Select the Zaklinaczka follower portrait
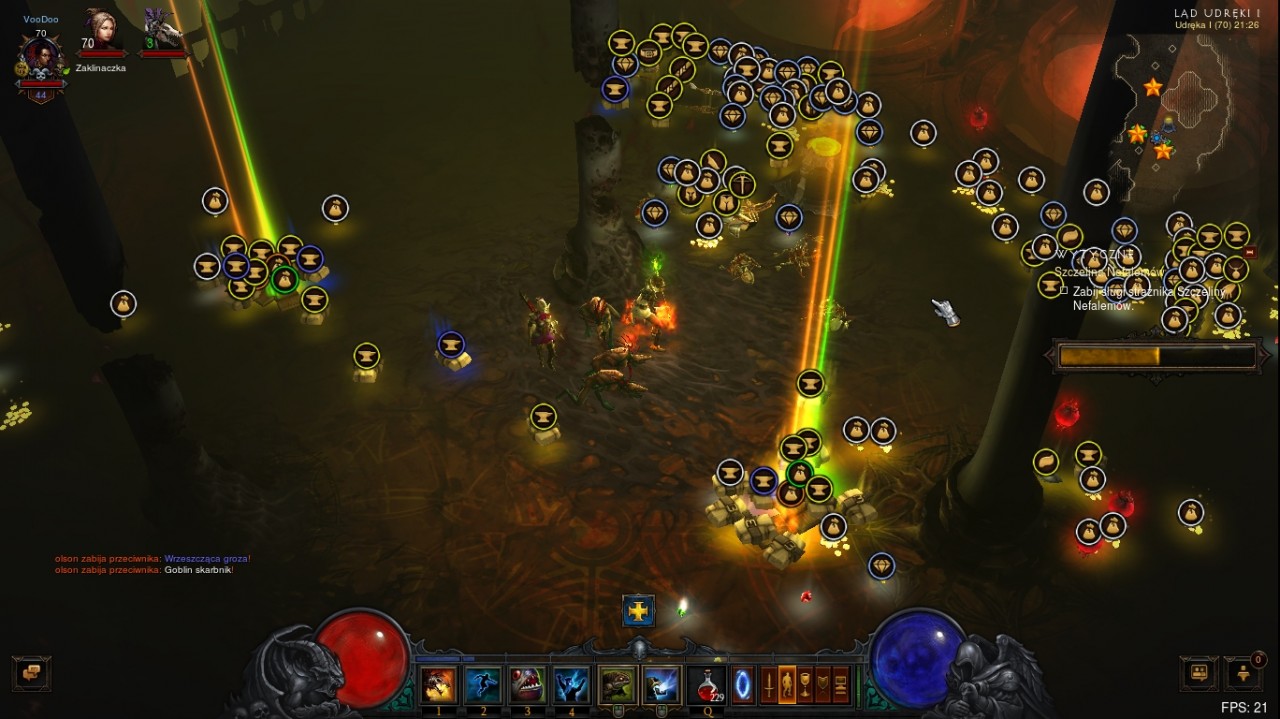This screenshot has width=1280, height=719. tap(99, 32)
